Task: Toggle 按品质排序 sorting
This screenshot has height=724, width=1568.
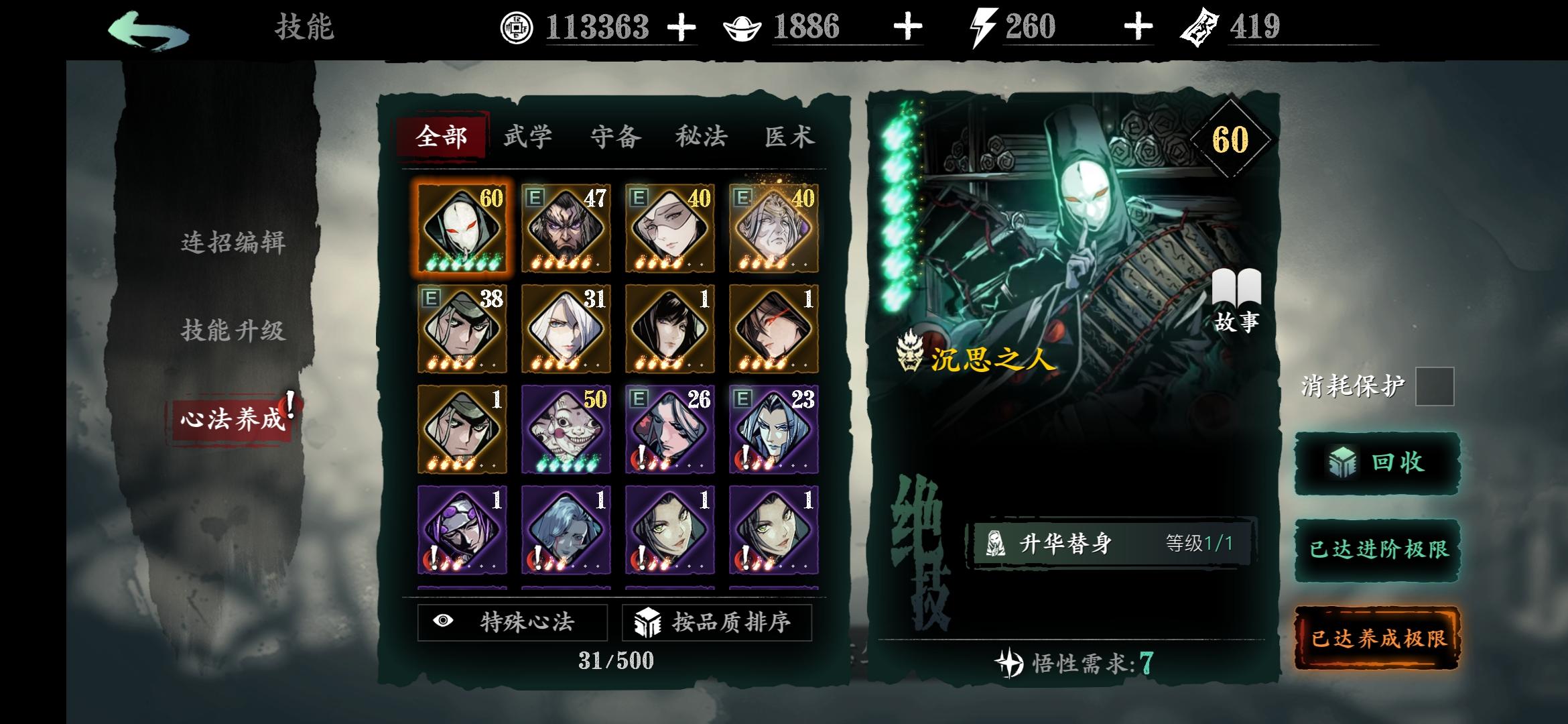Action: click(717, 623)
